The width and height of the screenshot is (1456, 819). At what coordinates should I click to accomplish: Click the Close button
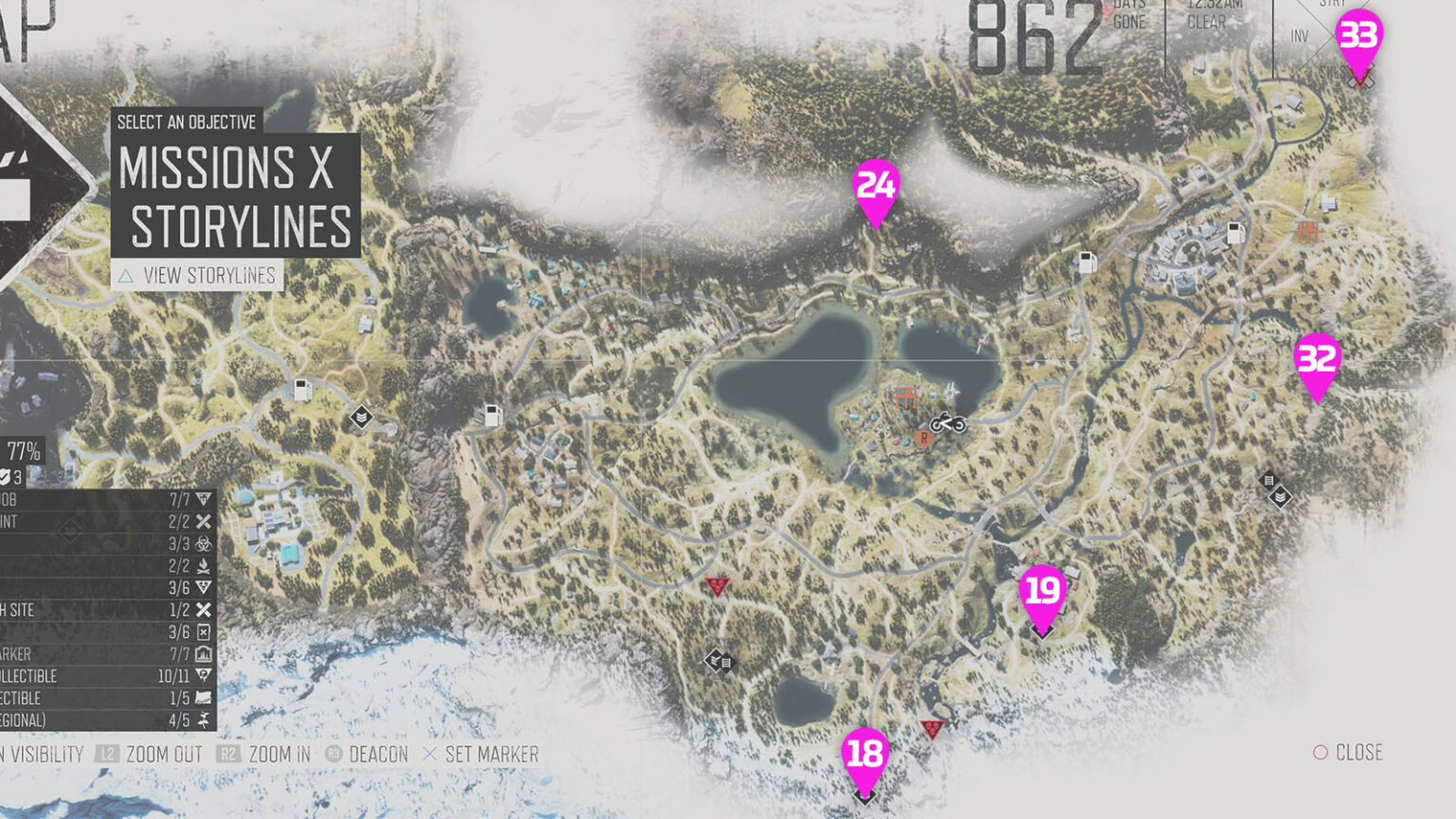click(x=1349, y=753)
